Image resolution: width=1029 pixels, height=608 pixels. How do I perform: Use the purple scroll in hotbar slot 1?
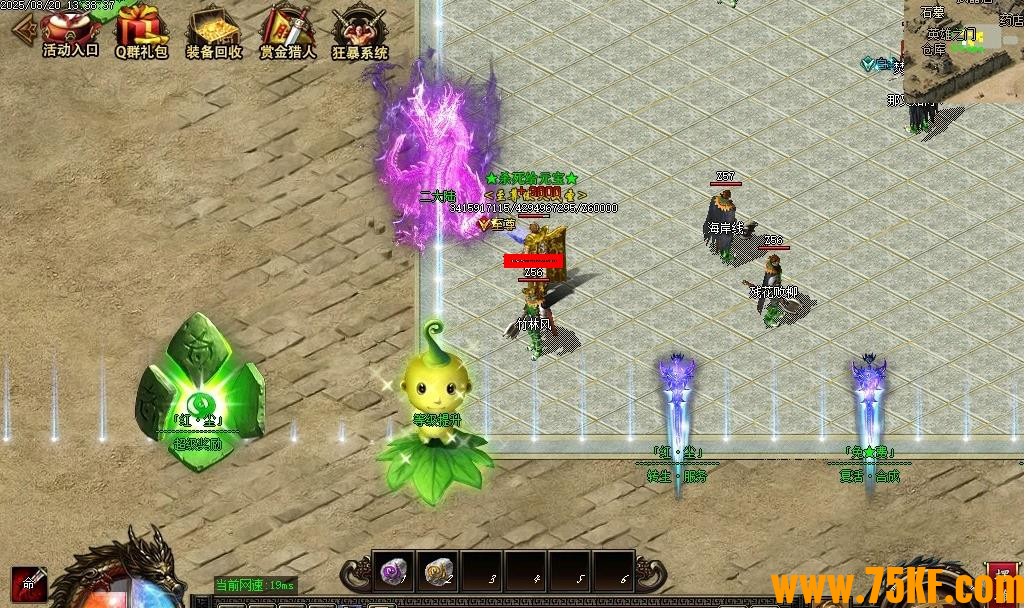[x=393, y=572]
